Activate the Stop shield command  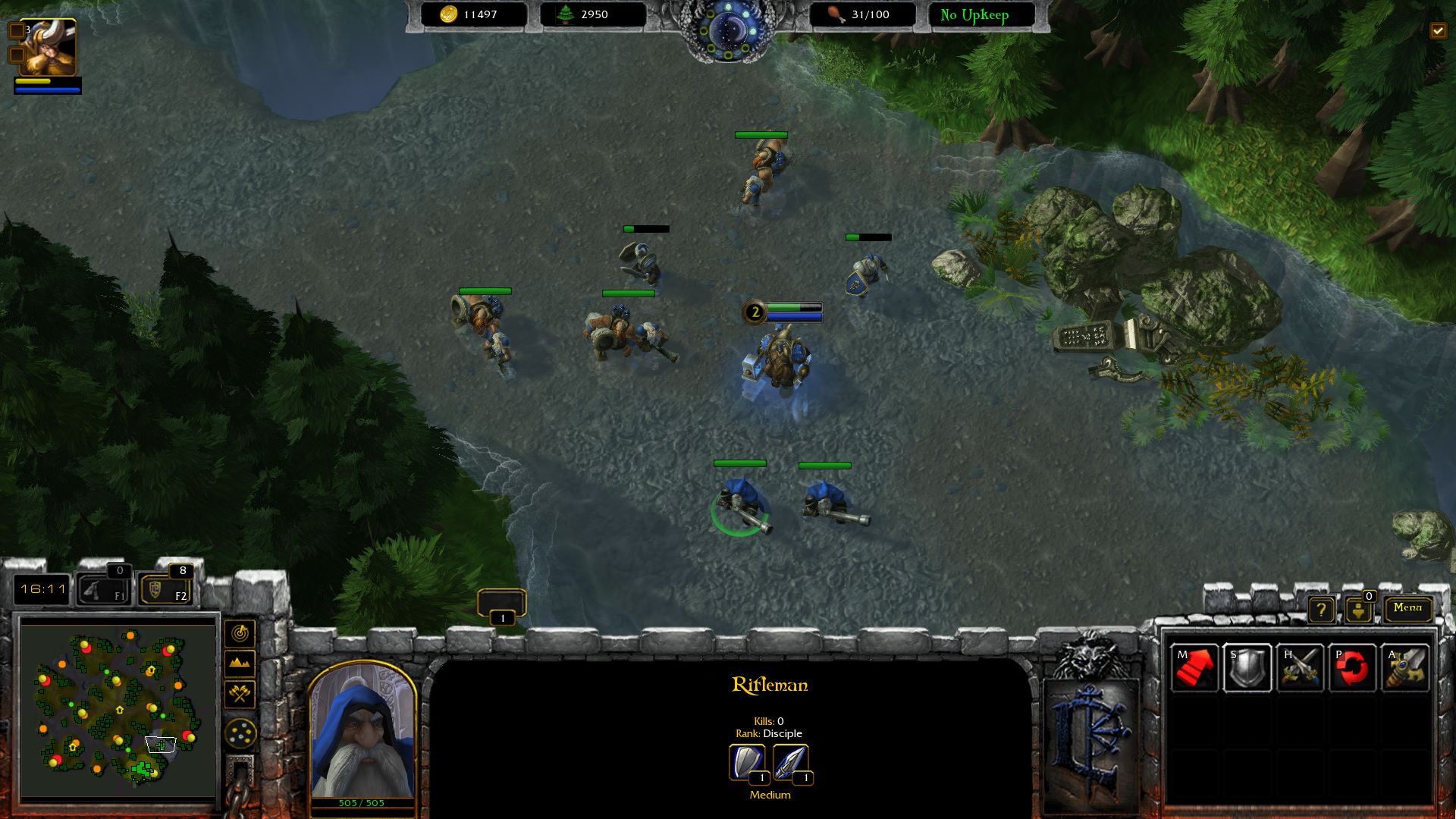click(1247, 668)
